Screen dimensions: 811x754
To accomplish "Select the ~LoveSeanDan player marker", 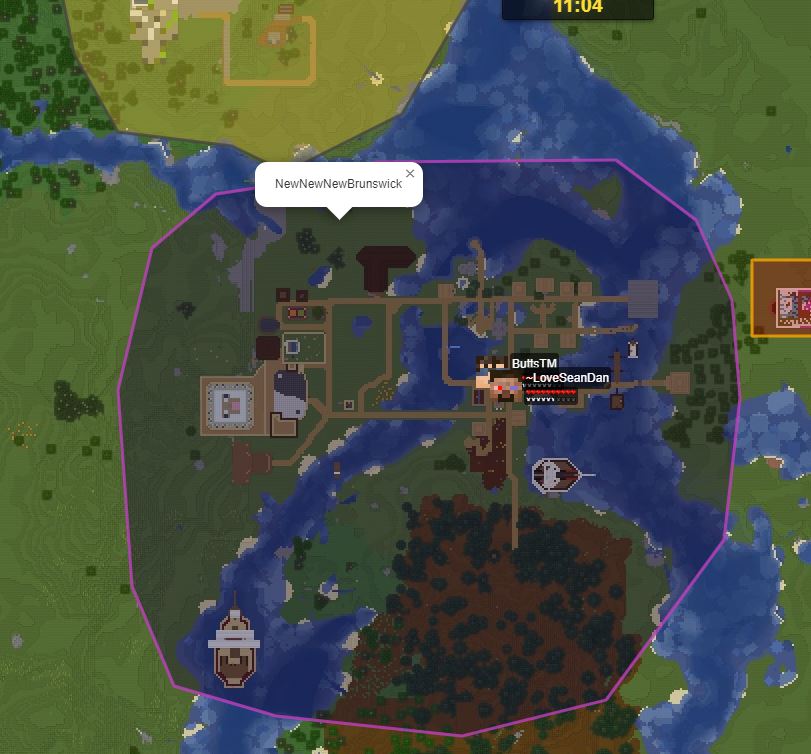I will (504, 388).
